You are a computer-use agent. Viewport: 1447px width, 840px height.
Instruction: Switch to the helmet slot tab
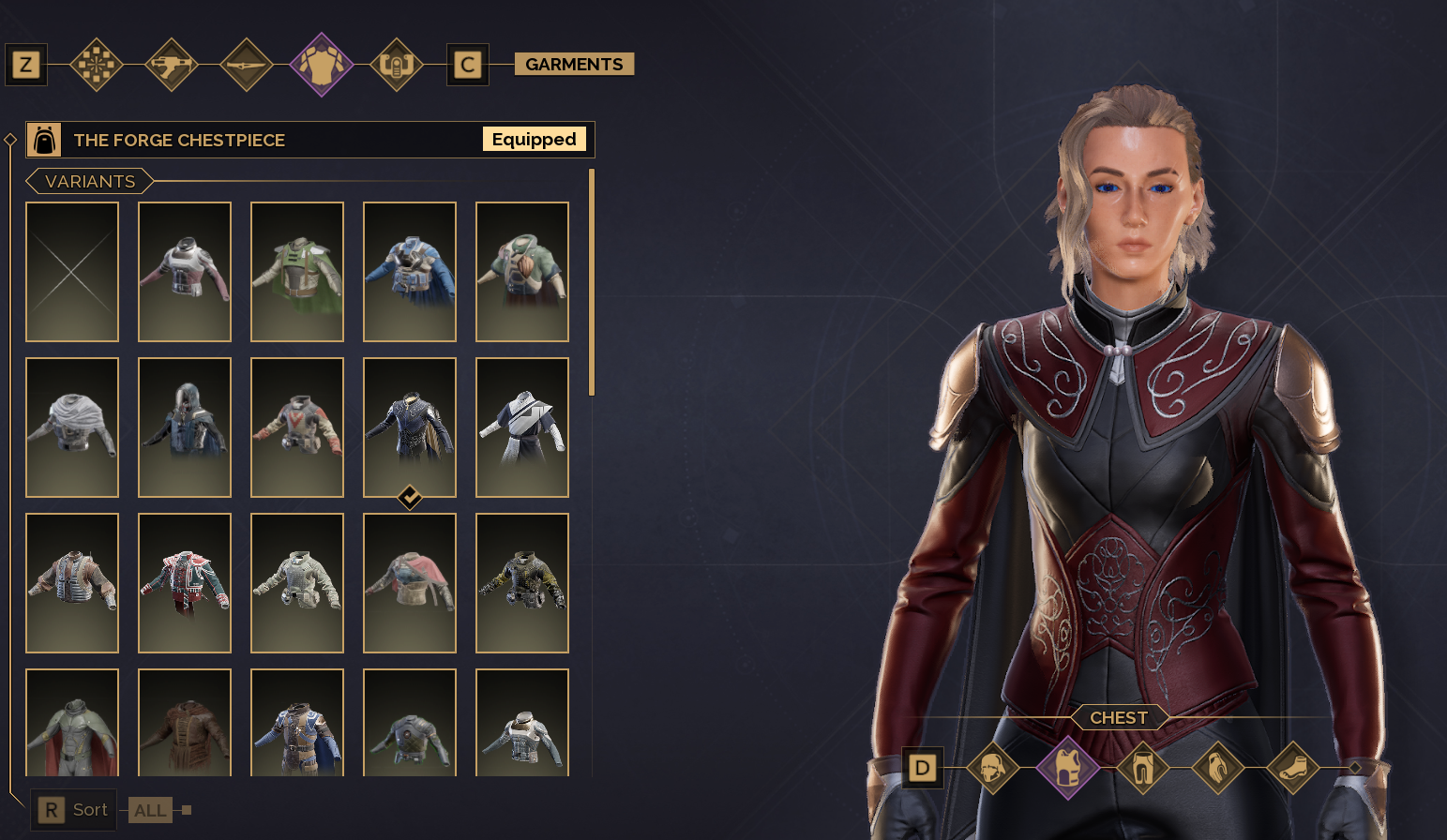(993, 769)
